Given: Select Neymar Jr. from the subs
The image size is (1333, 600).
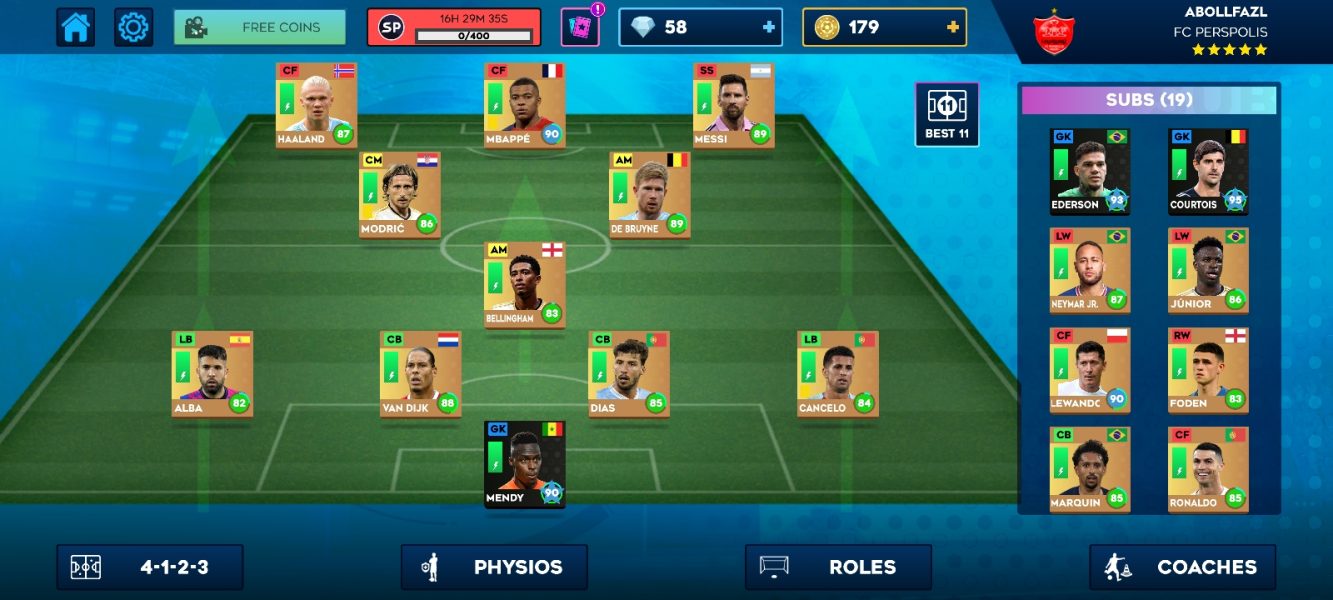Looking at the screenshot, I should [1089, 270].
